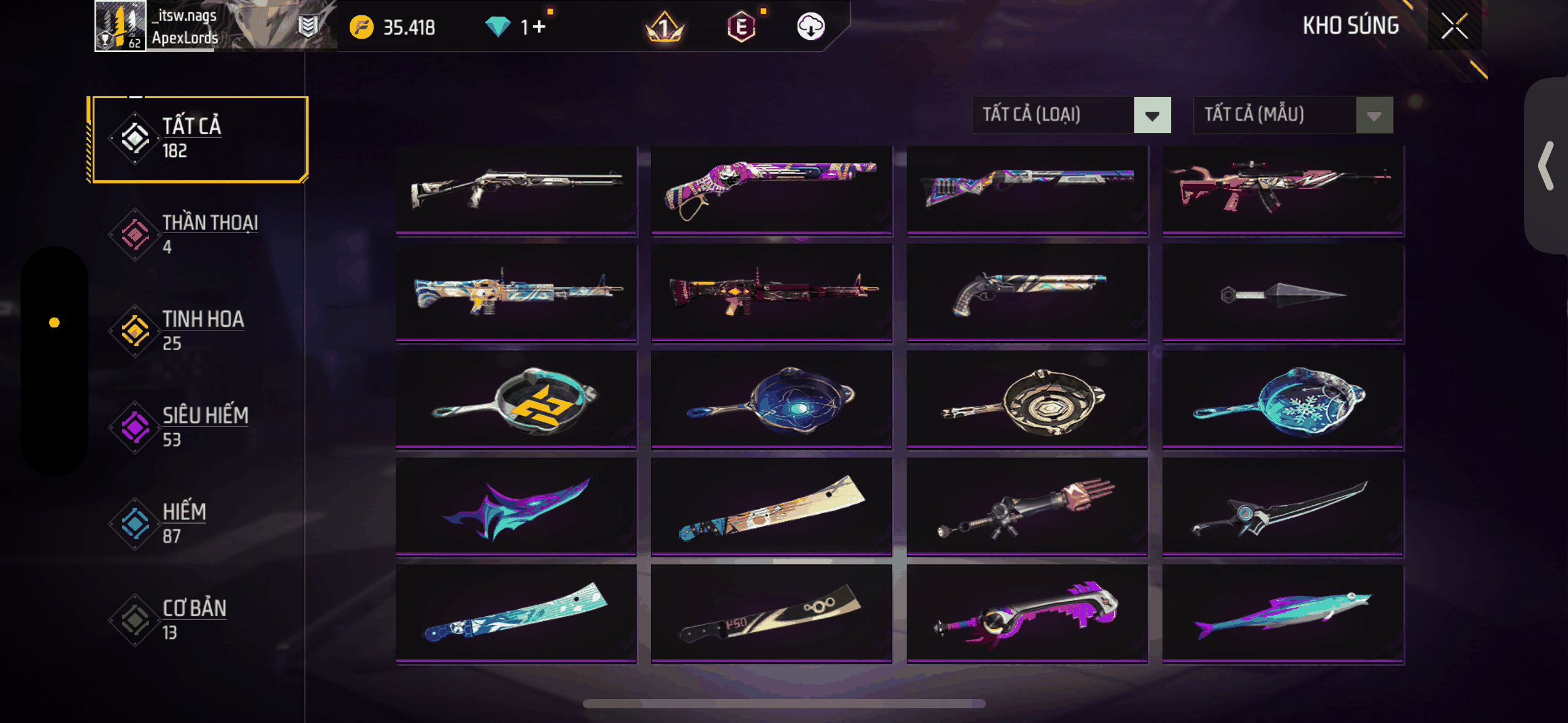Expand the side panel arrow
1568x723 pixels.
point(1546,166)
